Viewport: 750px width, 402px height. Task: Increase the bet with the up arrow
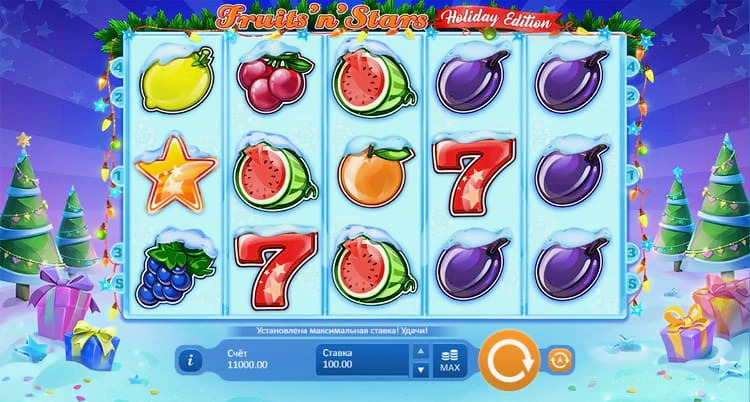click(421, 352)
